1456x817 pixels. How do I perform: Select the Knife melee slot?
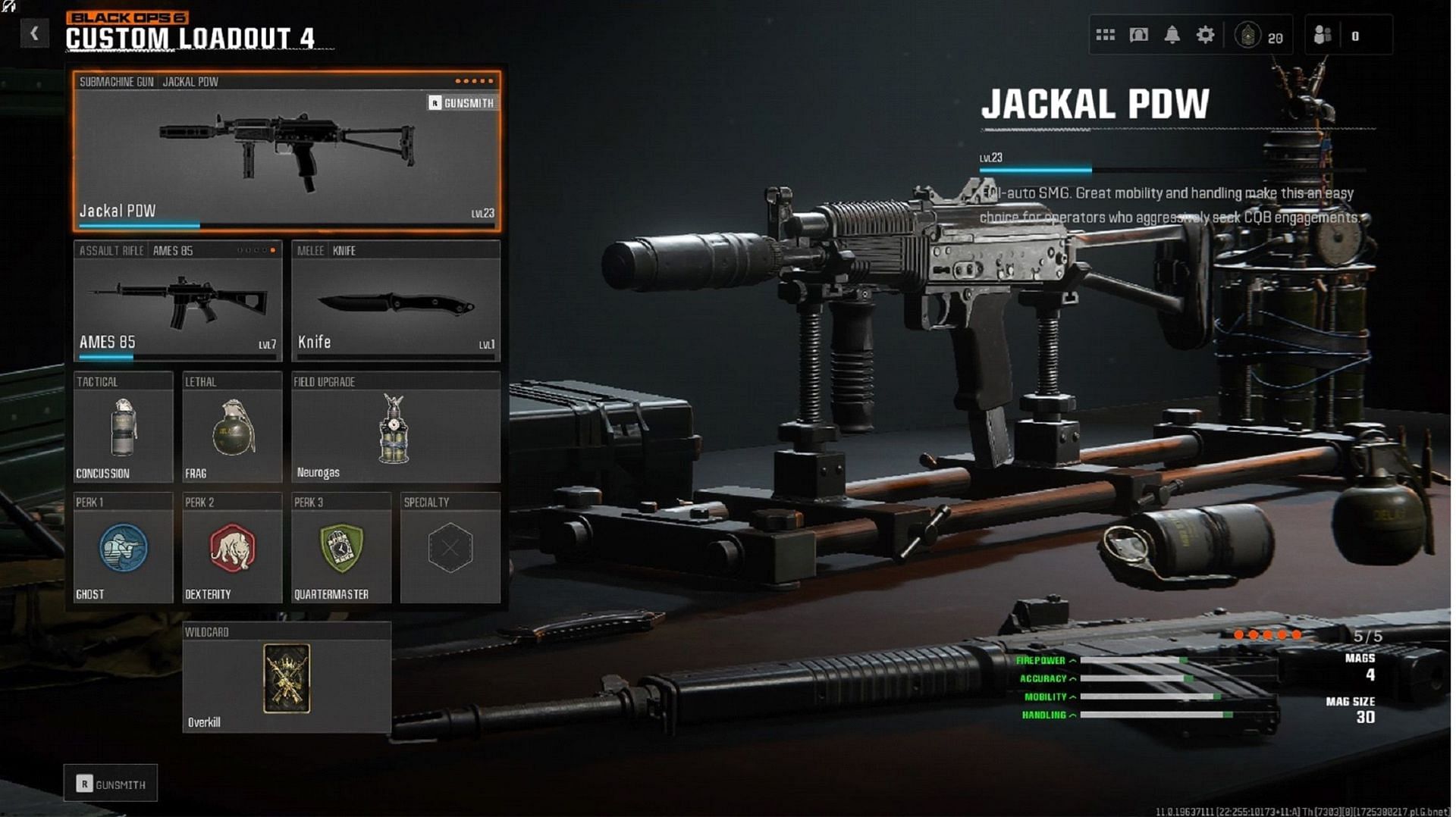(x=395, y=302)
